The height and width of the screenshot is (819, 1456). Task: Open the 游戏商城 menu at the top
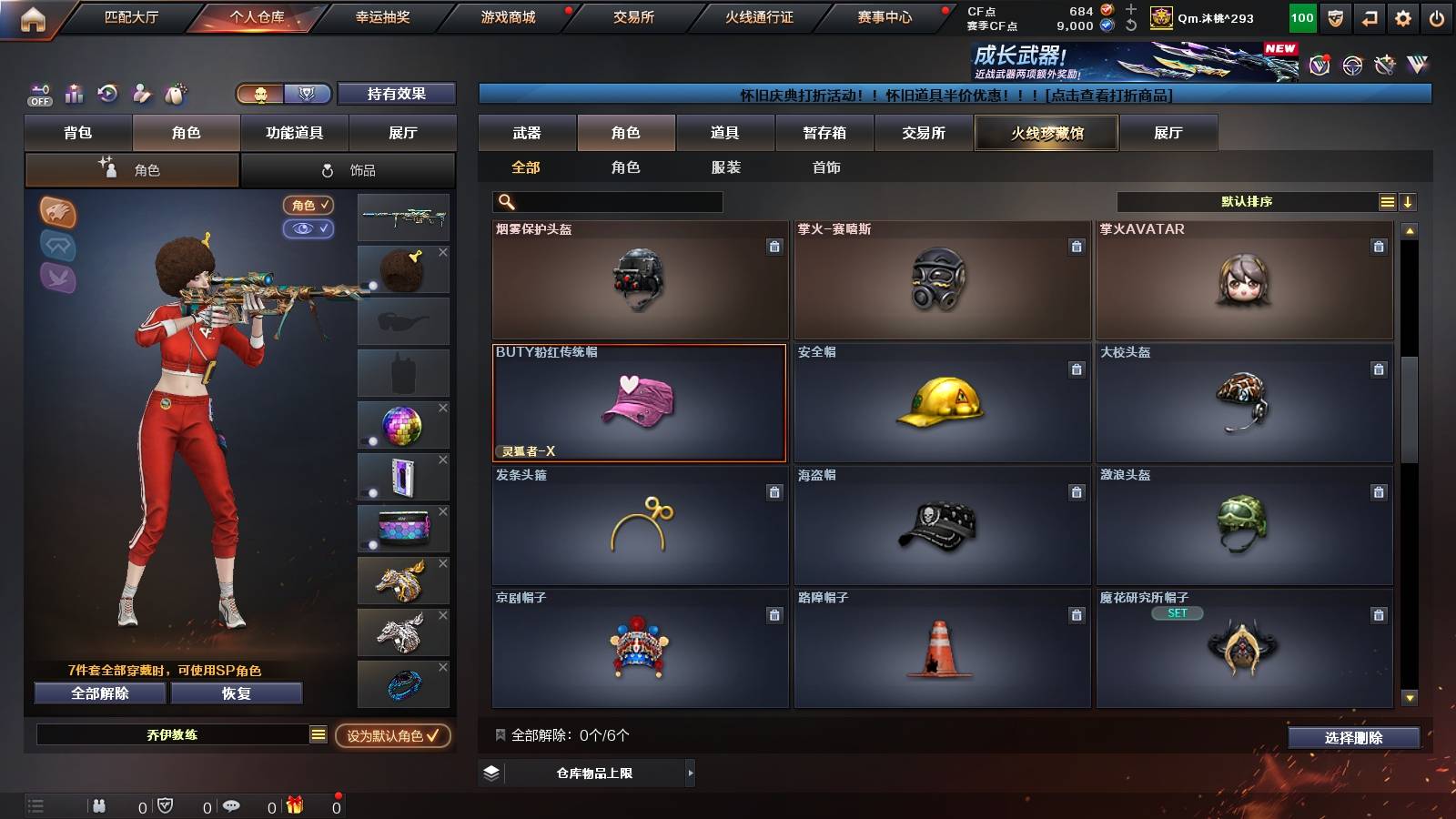coord(507,15)
